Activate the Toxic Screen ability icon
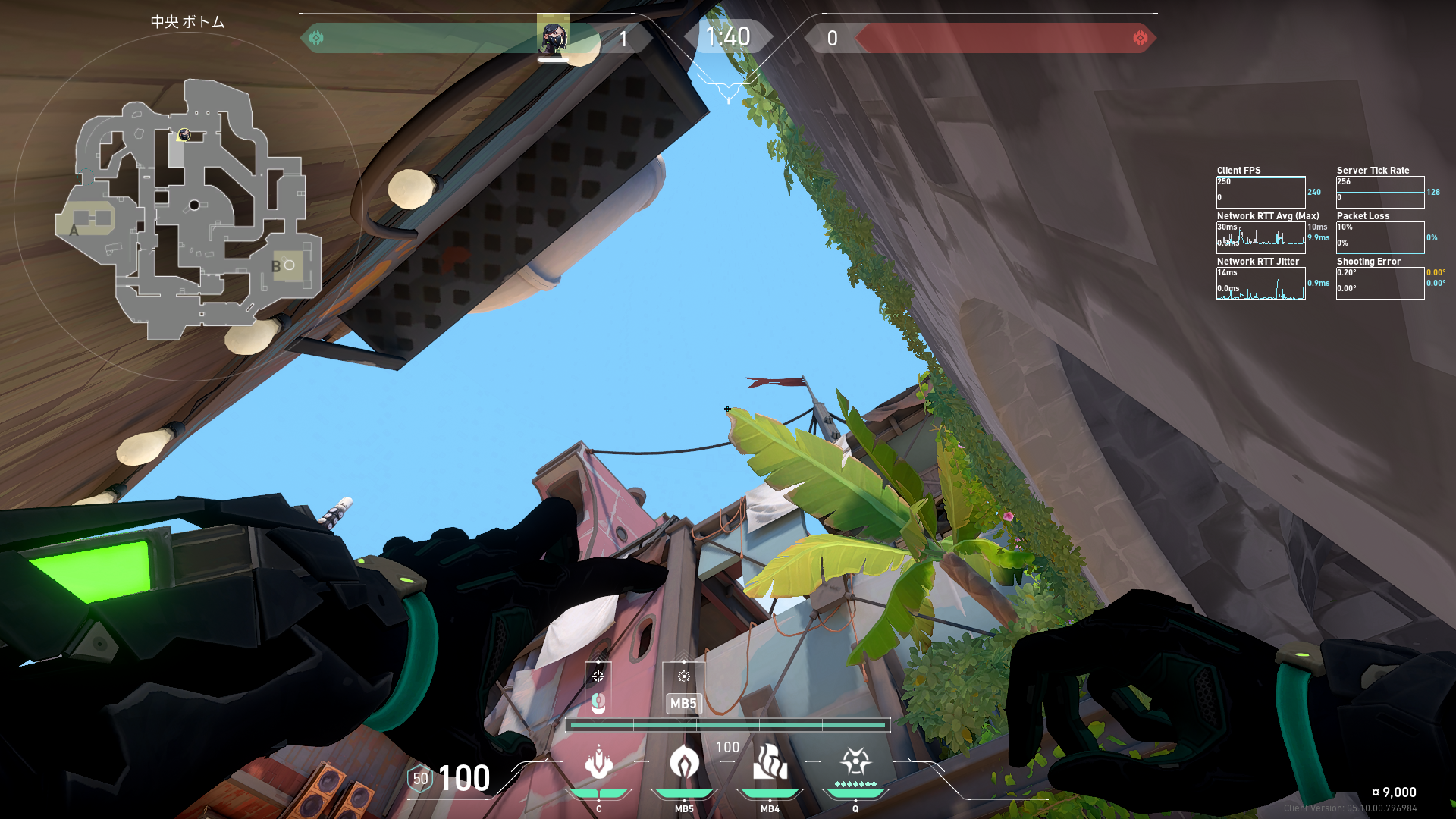Screen dimensions: 1456x819 [x=770, y=762]
